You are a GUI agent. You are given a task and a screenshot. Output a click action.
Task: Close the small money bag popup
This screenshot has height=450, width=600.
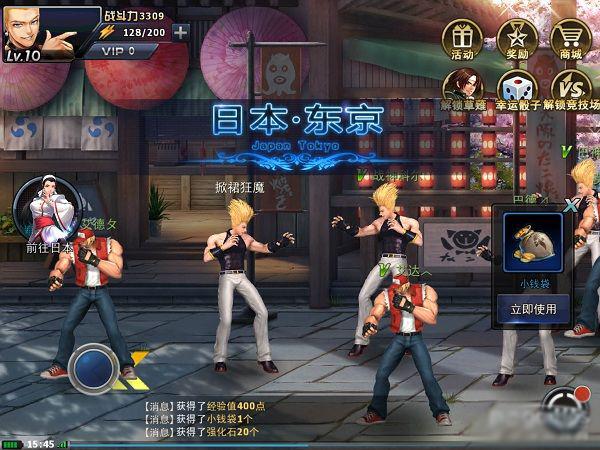tap(571, 204)
